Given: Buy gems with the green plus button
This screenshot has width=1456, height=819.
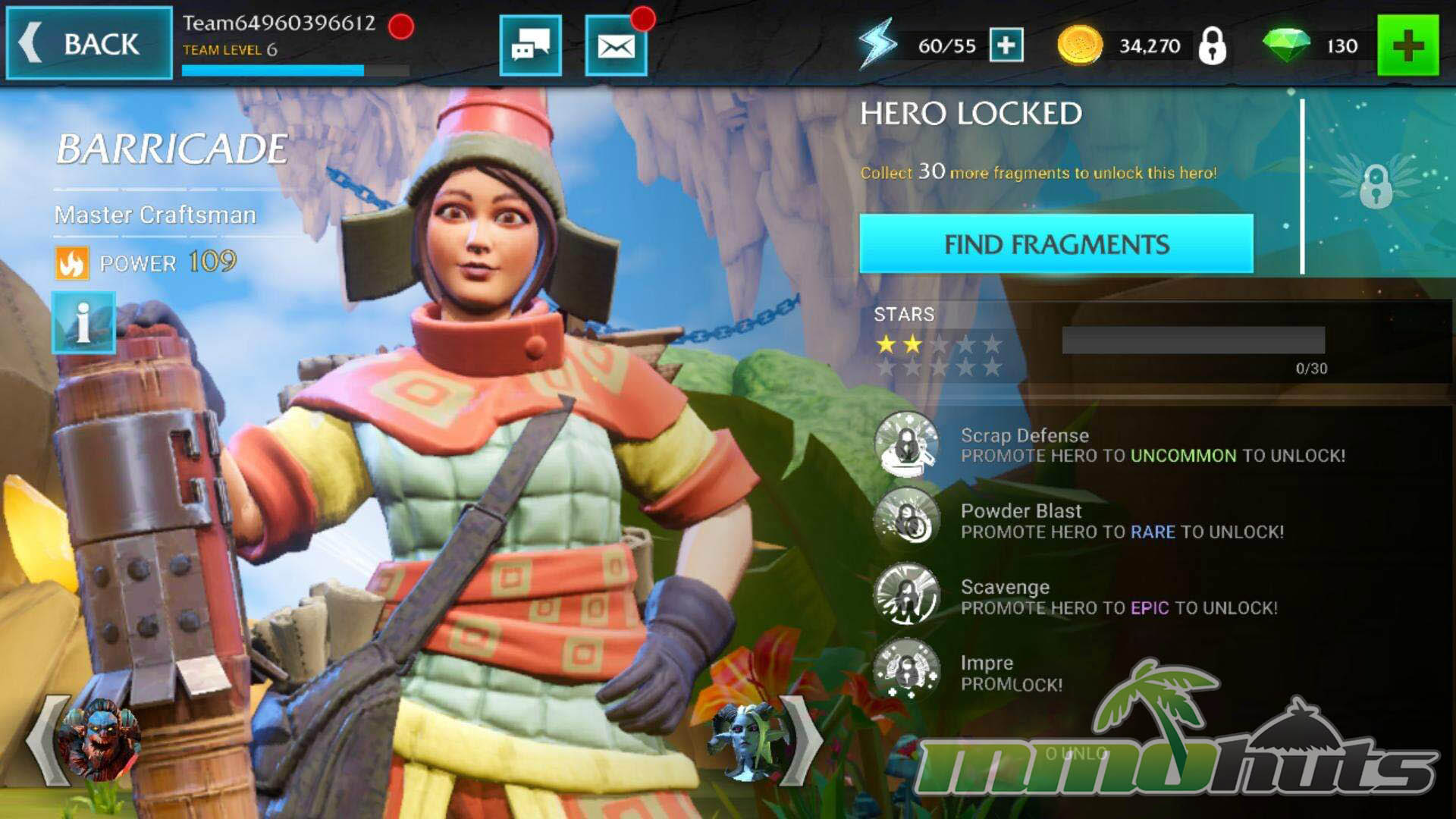Looking at the screenshot, I should [x=1407, y=45].
